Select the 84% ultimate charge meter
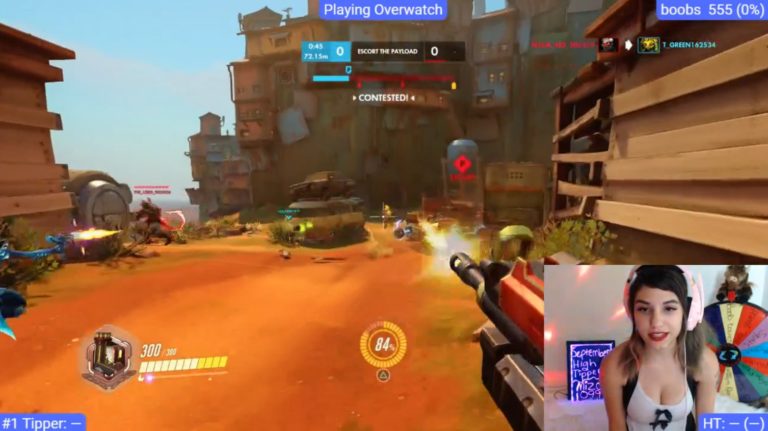Screen dimensions: 768x431 (x=383, y=344)
